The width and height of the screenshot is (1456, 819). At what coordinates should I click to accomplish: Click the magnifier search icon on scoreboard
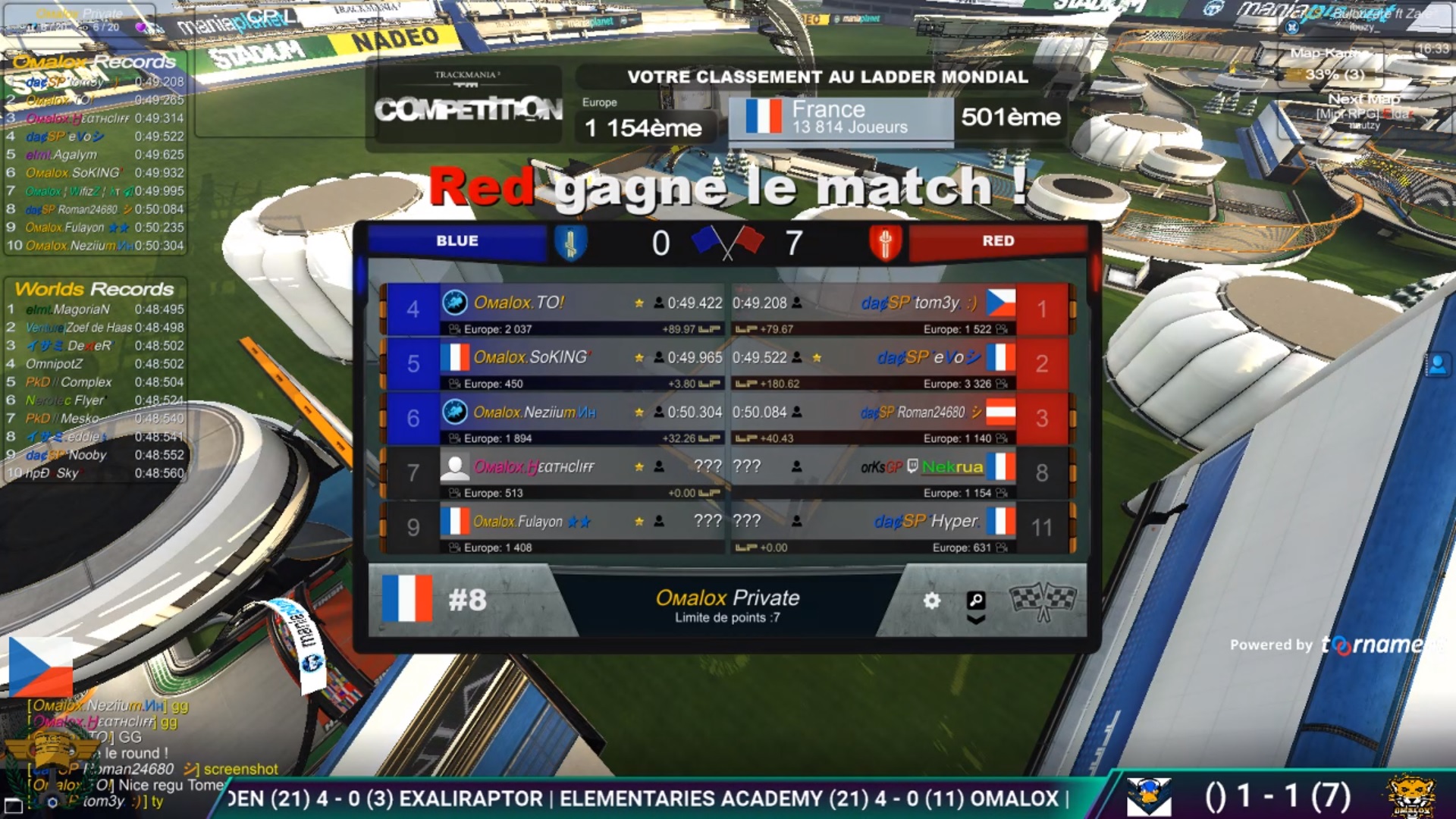(976, 601)
